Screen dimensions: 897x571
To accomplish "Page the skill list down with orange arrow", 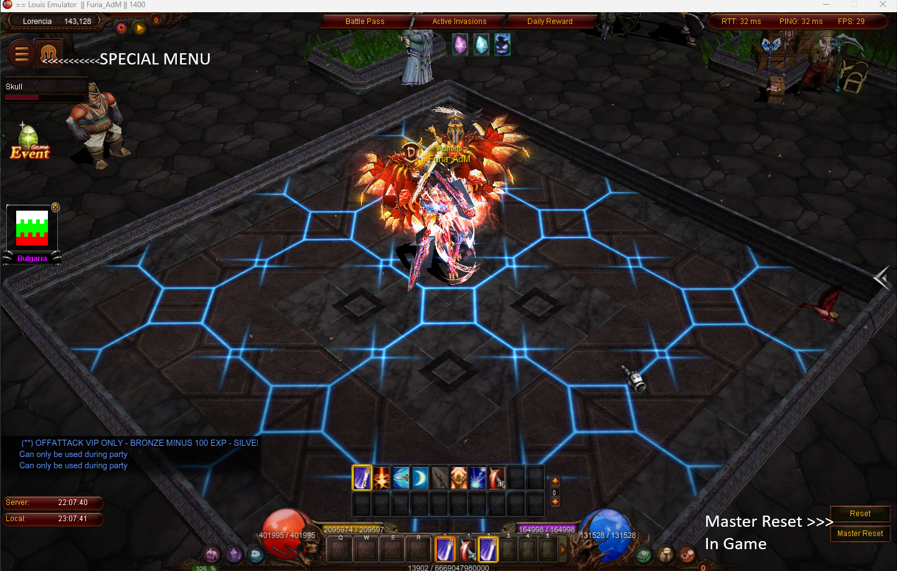I will (x=555, y=502).
